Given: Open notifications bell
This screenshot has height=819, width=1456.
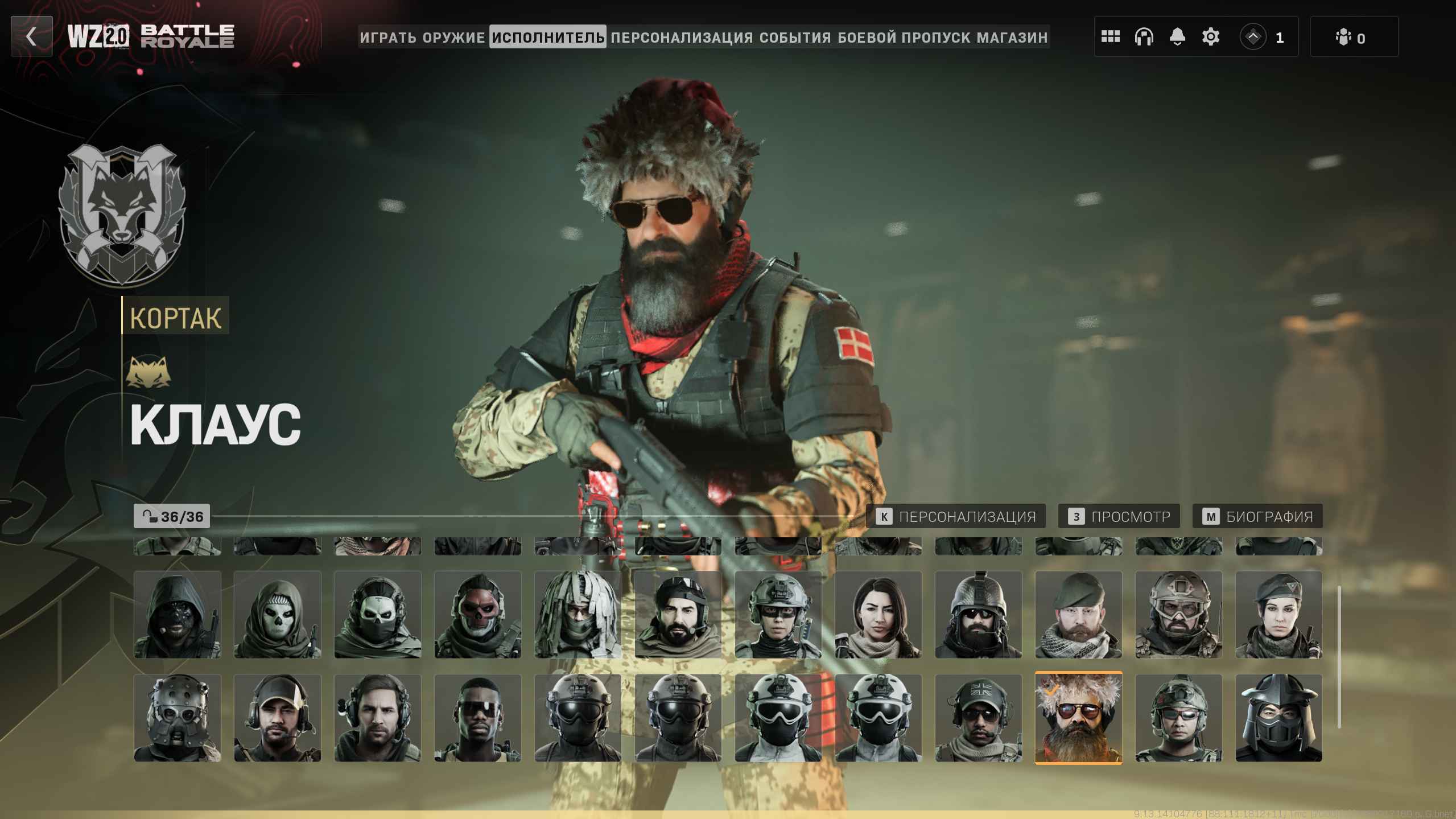Looking at the screenshot, I should pos(1177,37).
